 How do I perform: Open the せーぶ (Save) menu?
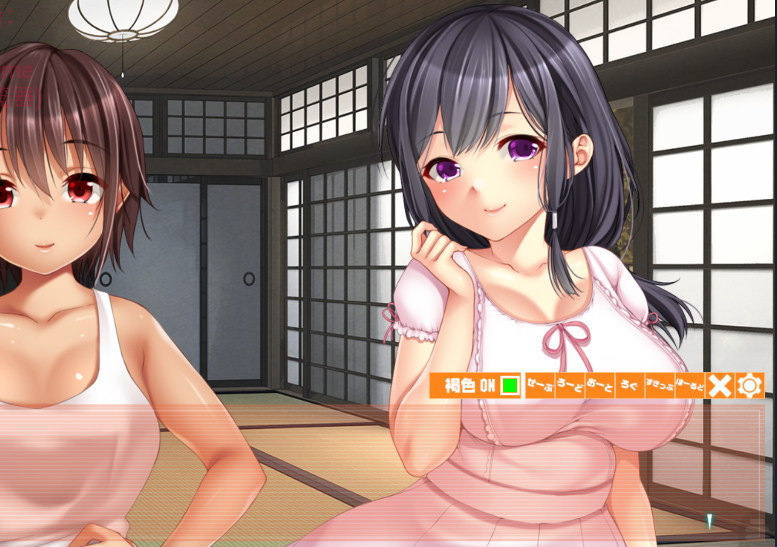point(540,385)
